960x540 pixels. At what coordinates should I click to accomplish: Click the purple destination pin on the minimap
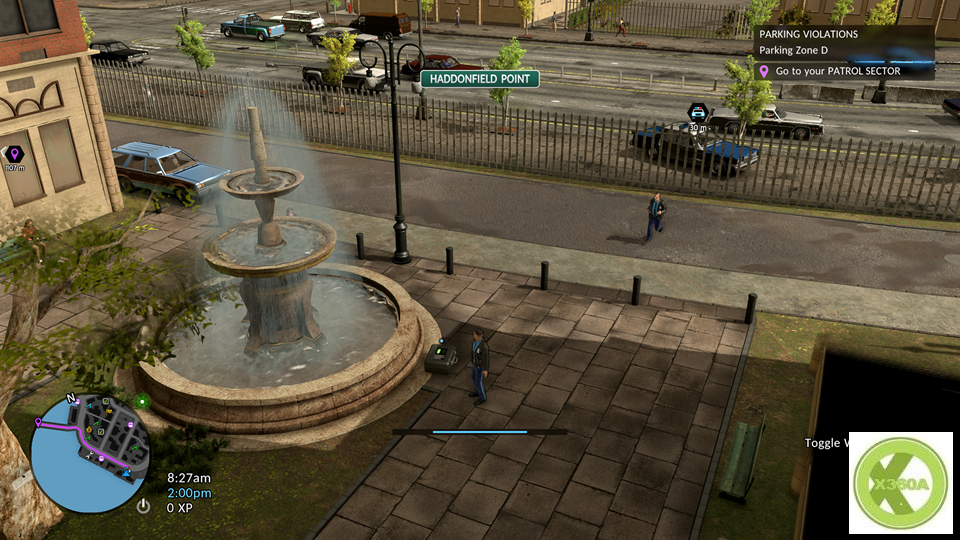(x=39, y=422)
